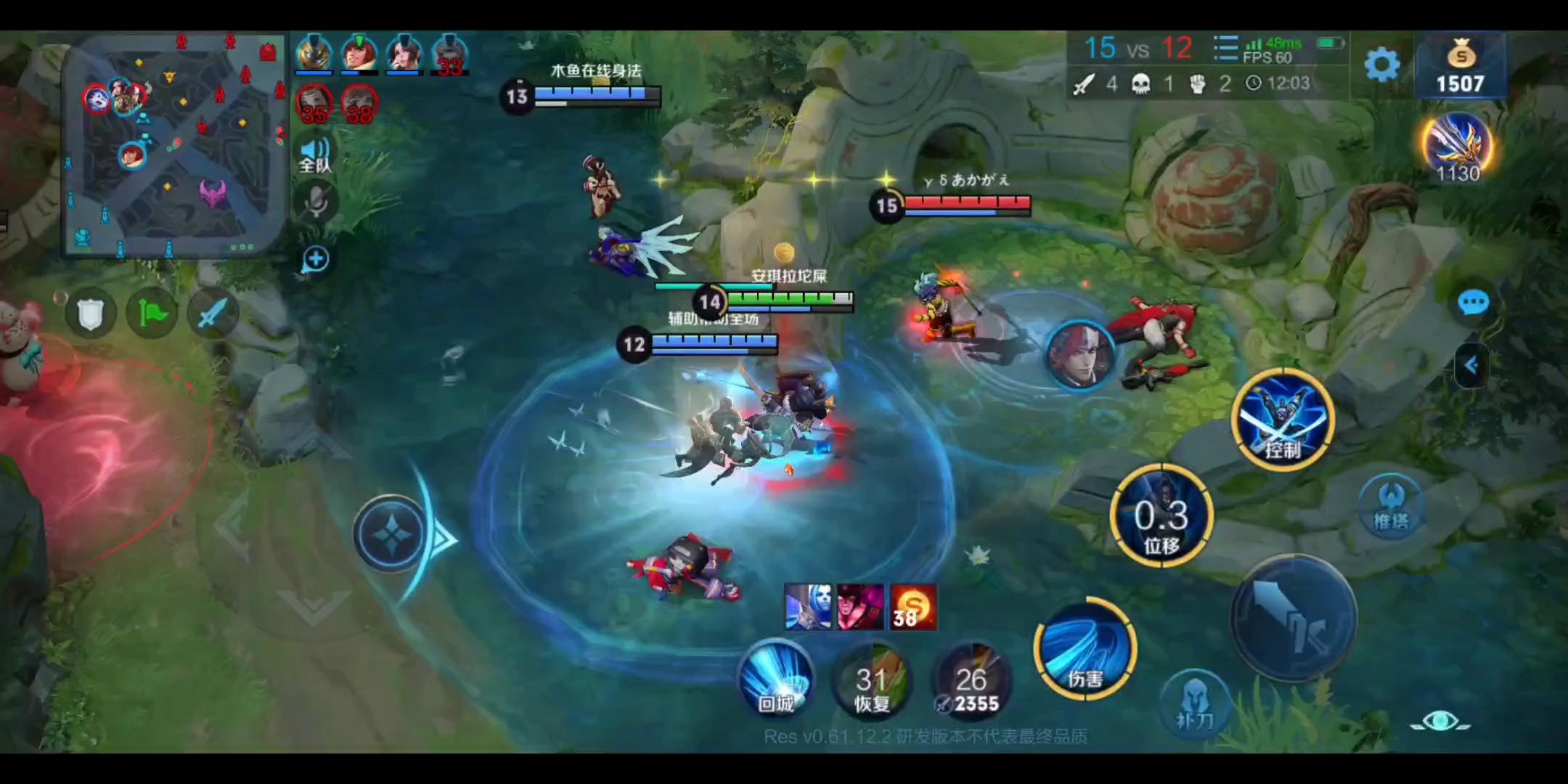Toggle the 全队 team voice speaker
This screenshot has height=784, width=1568.
coord(314,155)
